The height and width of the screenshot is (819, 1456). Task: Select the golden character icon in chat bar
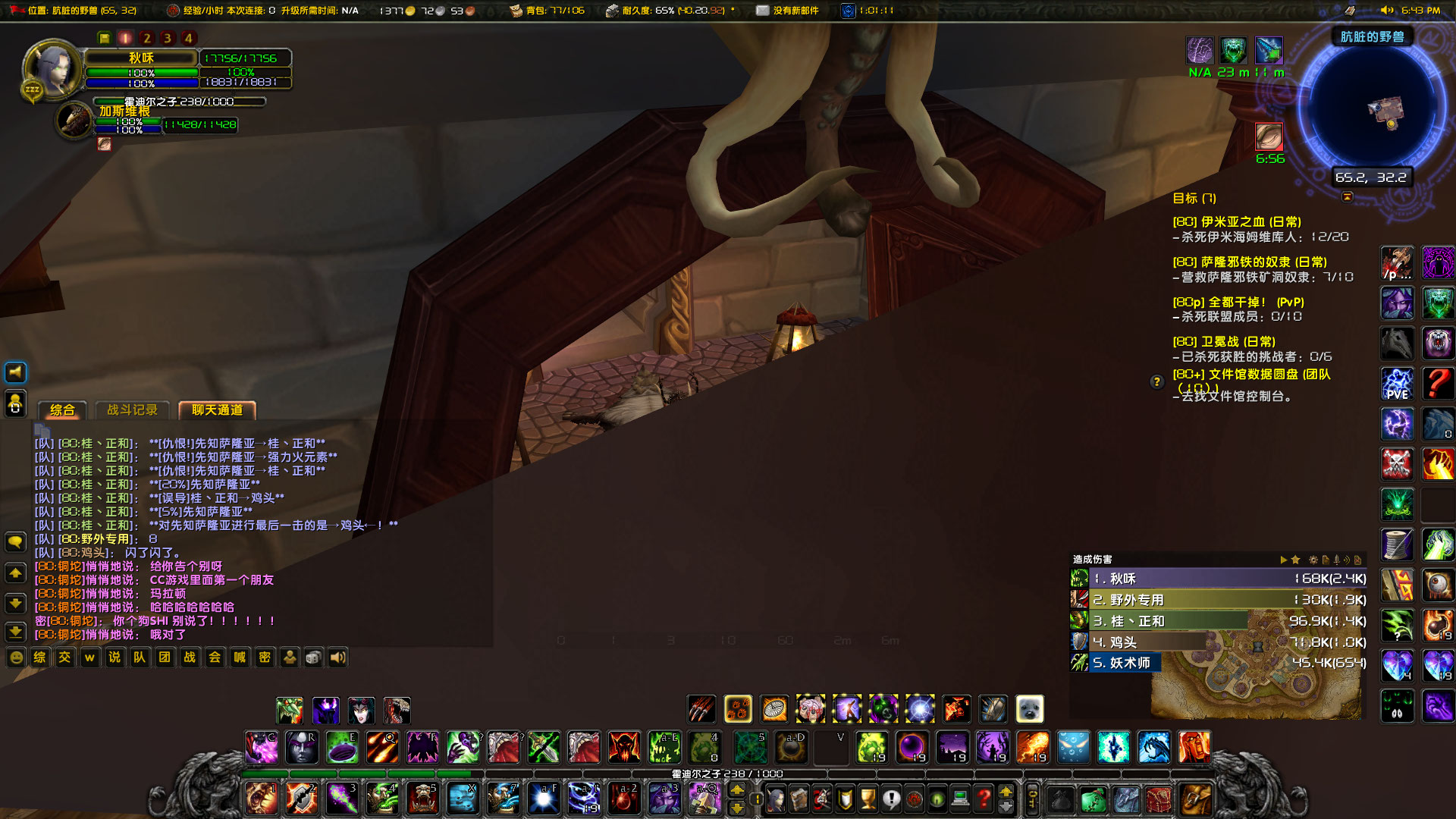[x=289, y=657]
